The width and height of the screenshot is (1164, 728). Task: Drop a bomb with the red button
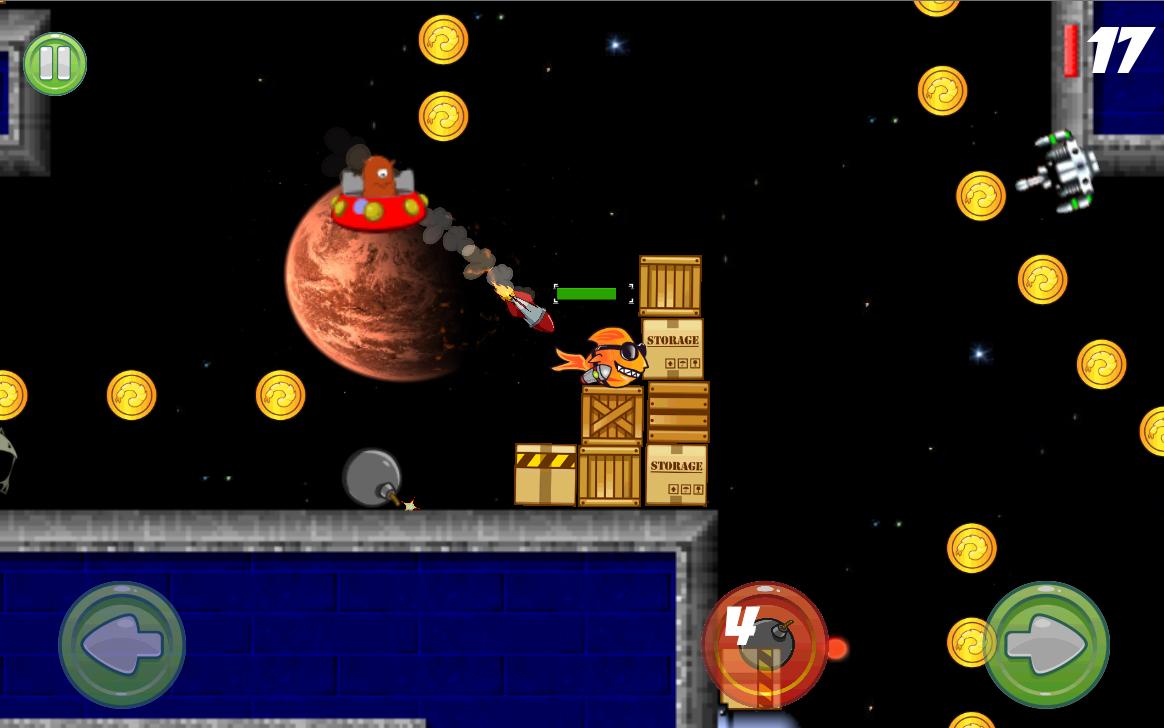(x=765, y=644)
